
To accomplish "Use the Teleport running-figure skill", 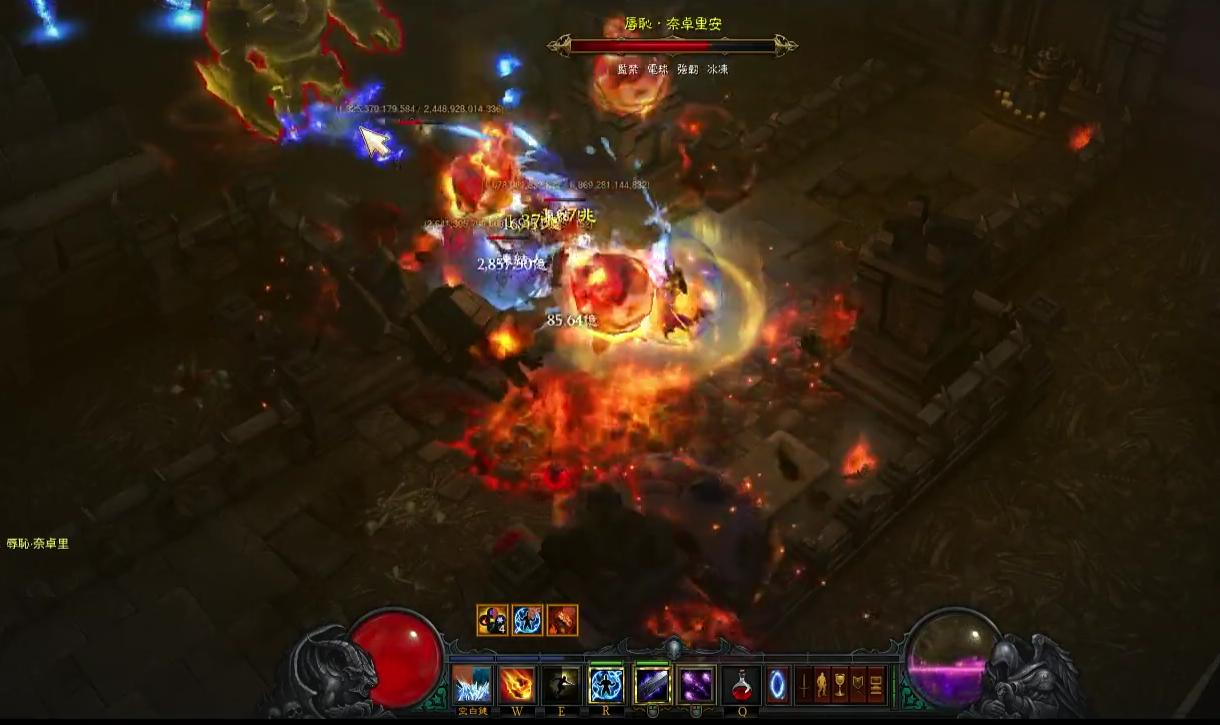I will [x=561, y=686].
